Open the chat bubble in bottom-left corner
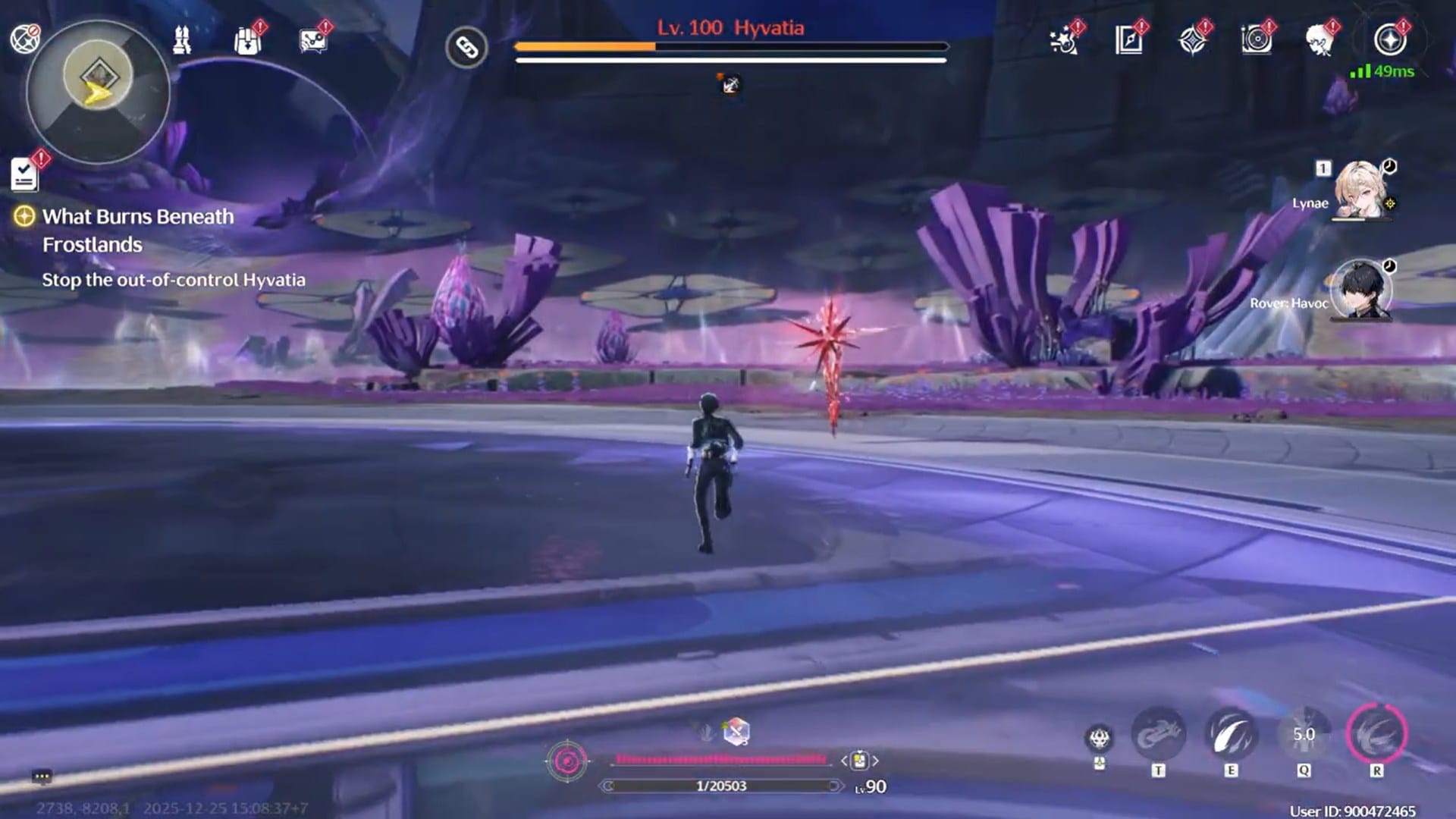Viewport: 1456px width, 819px height. 42,777
